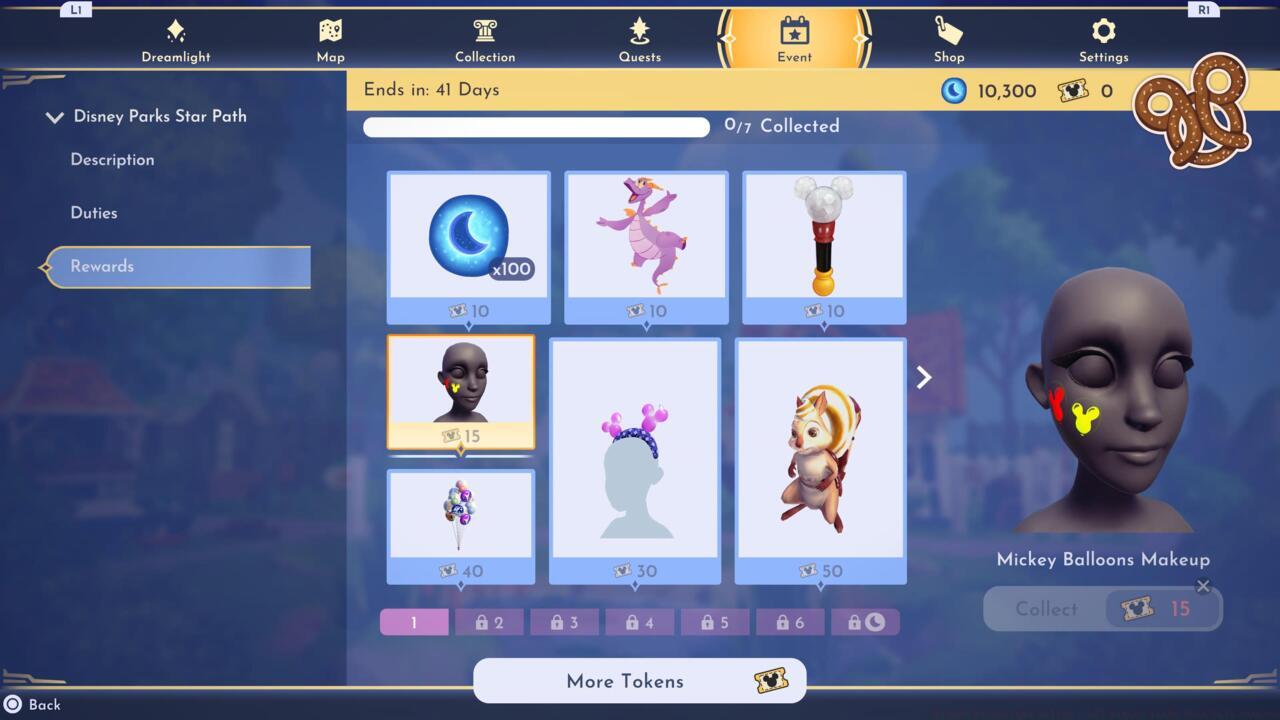Click the right arrow to view more rewards
Viewport: 1280px width, 720px height.
click(x=922, y=377)
